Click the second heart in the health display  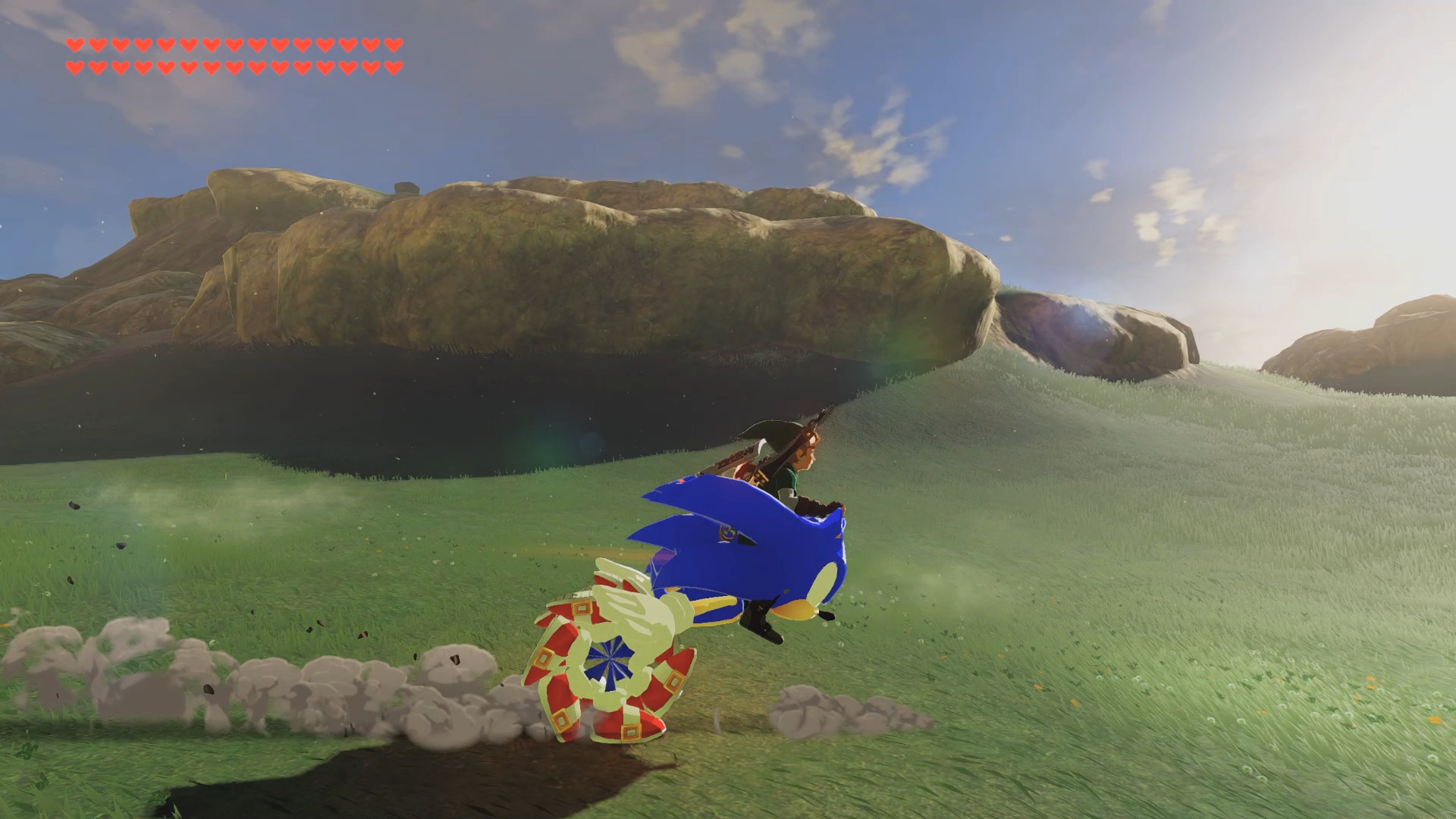pos(96,45)
